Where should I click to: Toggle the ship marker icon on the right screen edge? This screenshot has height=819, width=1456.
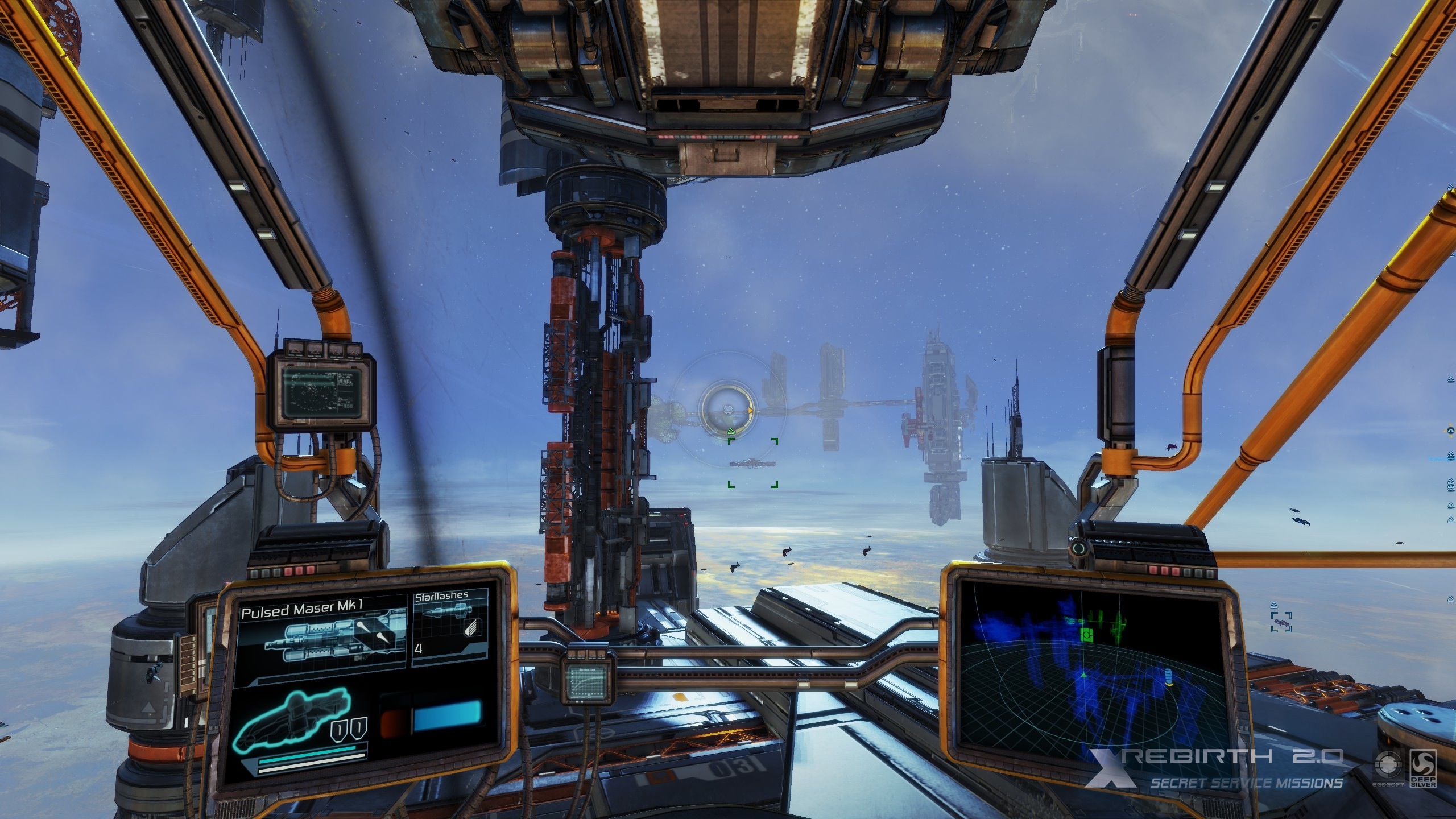(1450, 431)
